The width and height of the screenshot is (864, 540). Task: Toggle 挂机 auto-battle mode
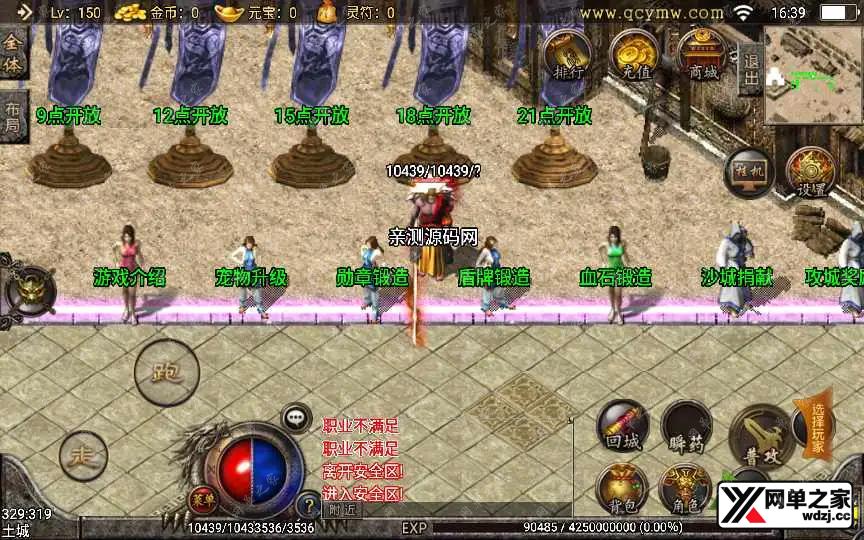point(748,173)
